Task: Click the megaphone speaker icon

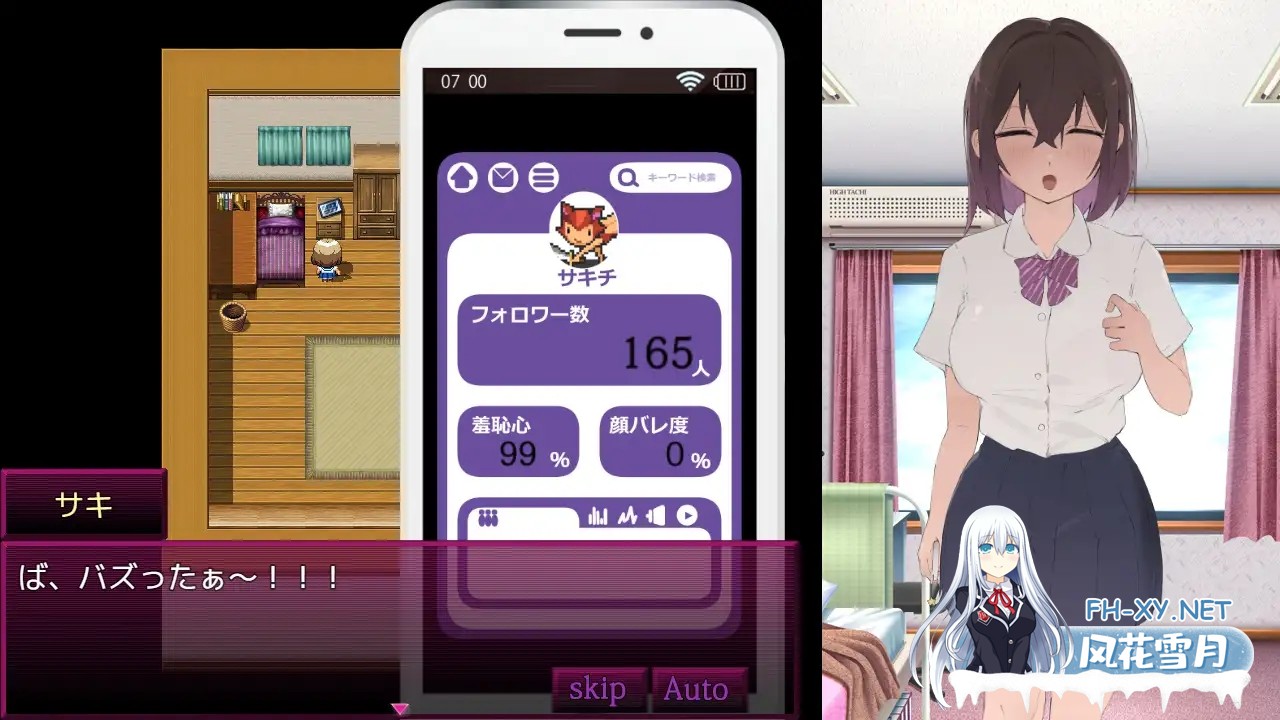Action: [658, 517]
